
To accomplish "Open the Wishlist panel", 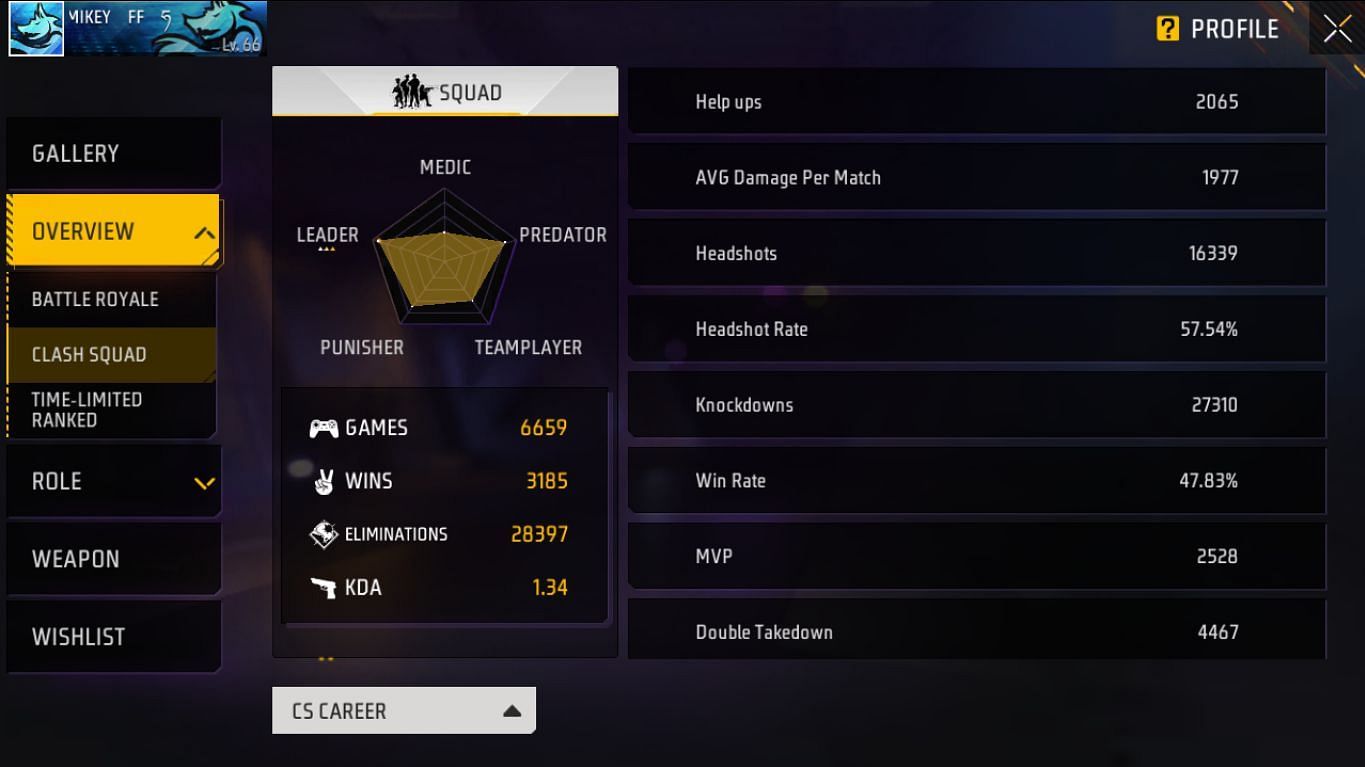I will pos(78,636).
